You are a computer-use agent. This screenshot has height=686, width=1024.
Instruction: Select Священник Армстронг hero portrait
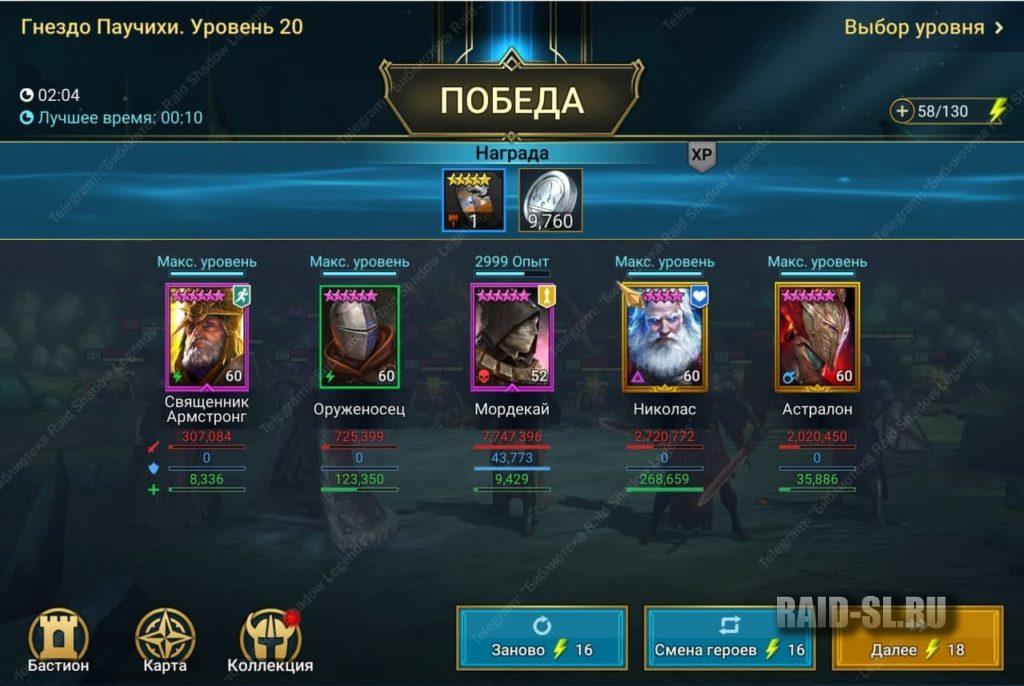207,337
